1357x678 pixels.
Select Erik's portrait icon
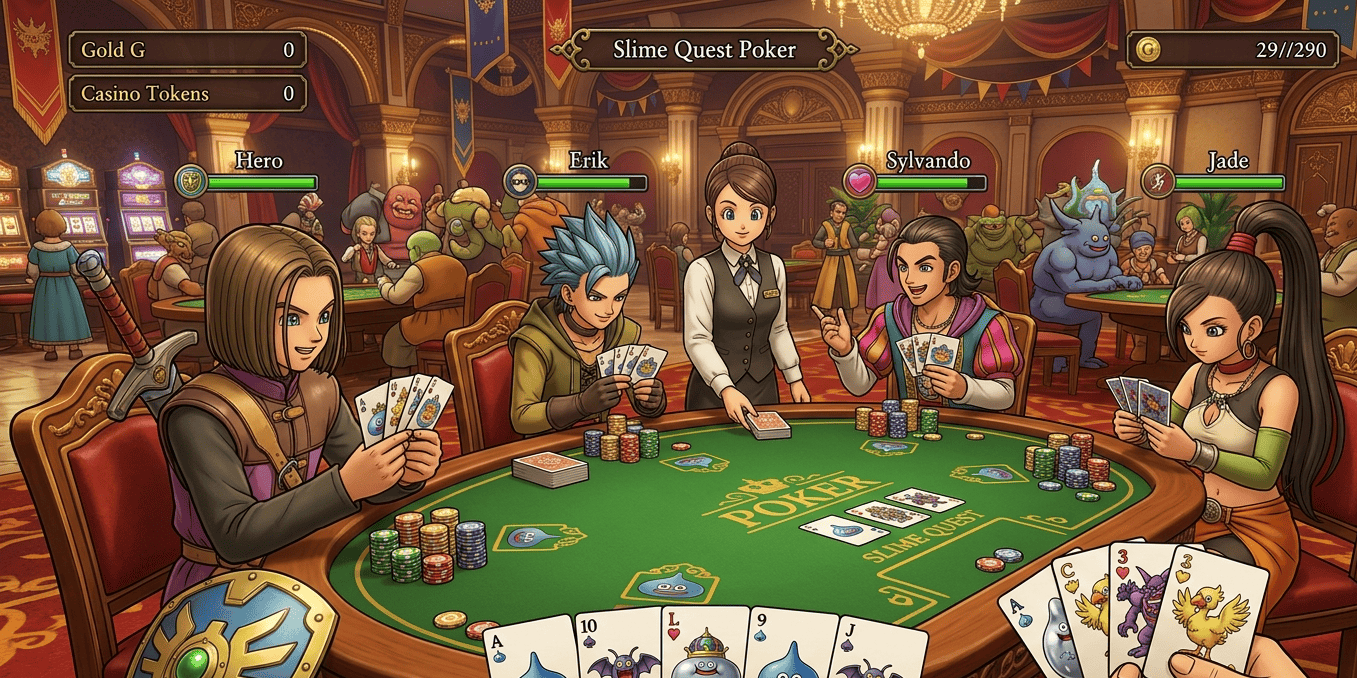pyautogui.click(x=519, y=181)
